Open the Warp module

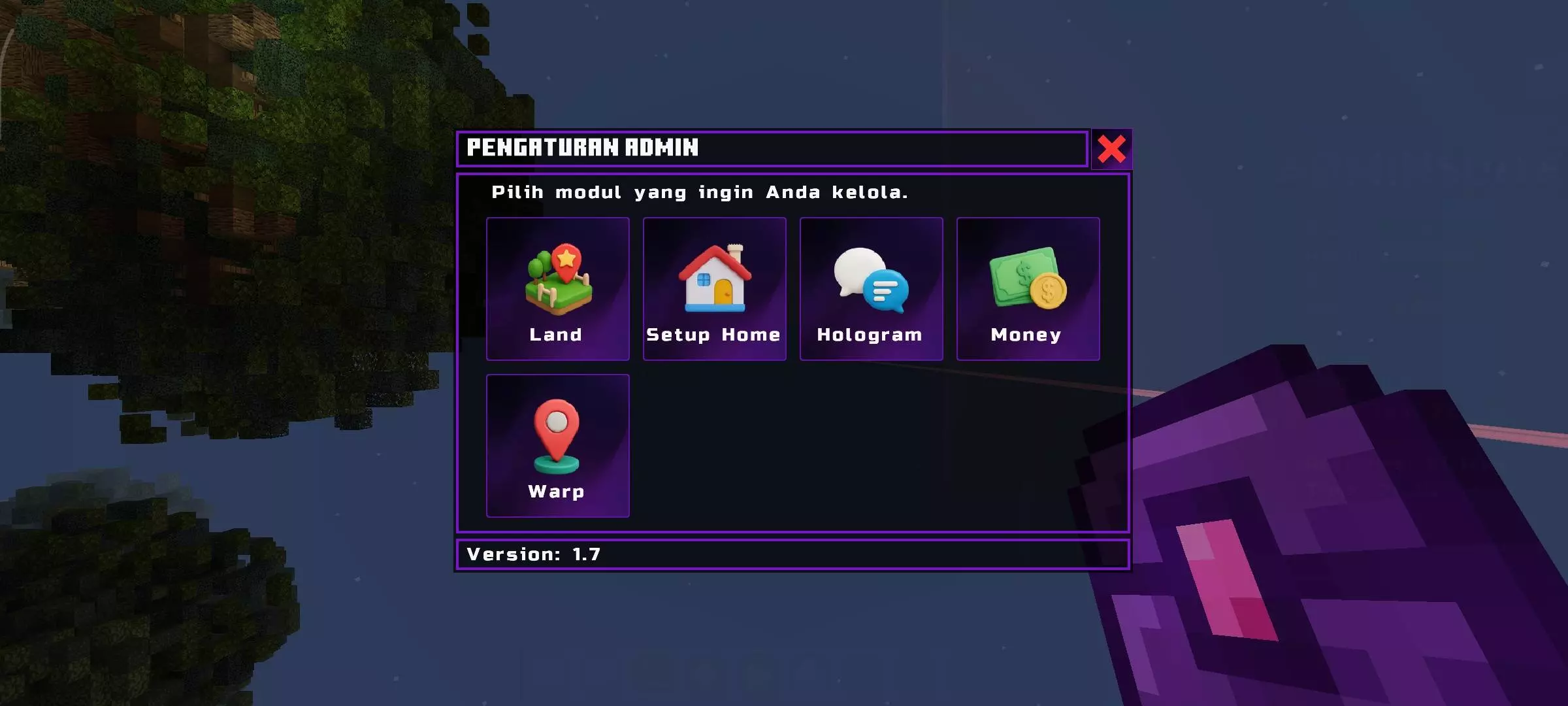(557, 446)
